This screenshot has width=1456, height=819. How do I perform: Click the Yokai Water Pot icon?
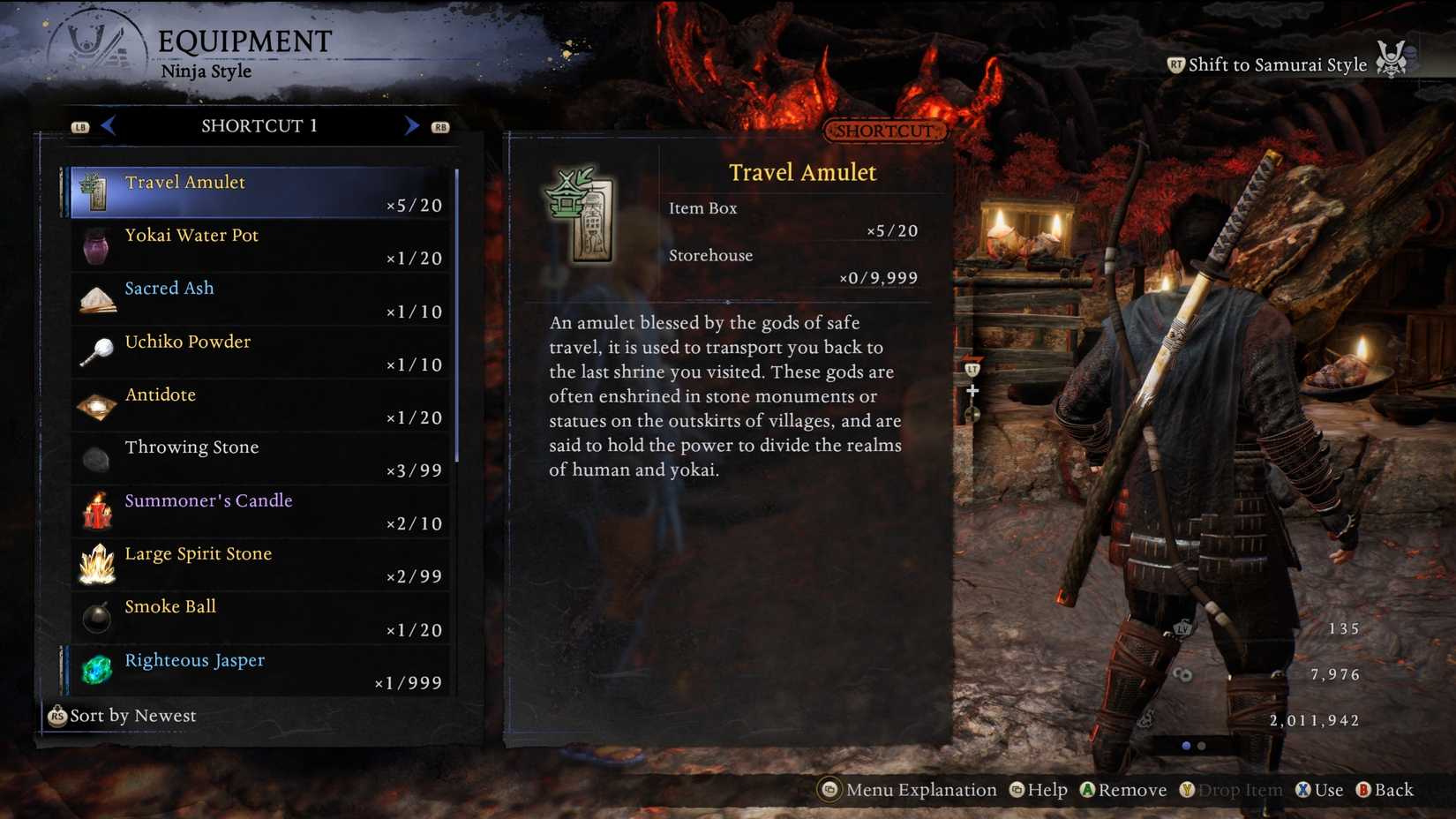[x=95, y=244]
